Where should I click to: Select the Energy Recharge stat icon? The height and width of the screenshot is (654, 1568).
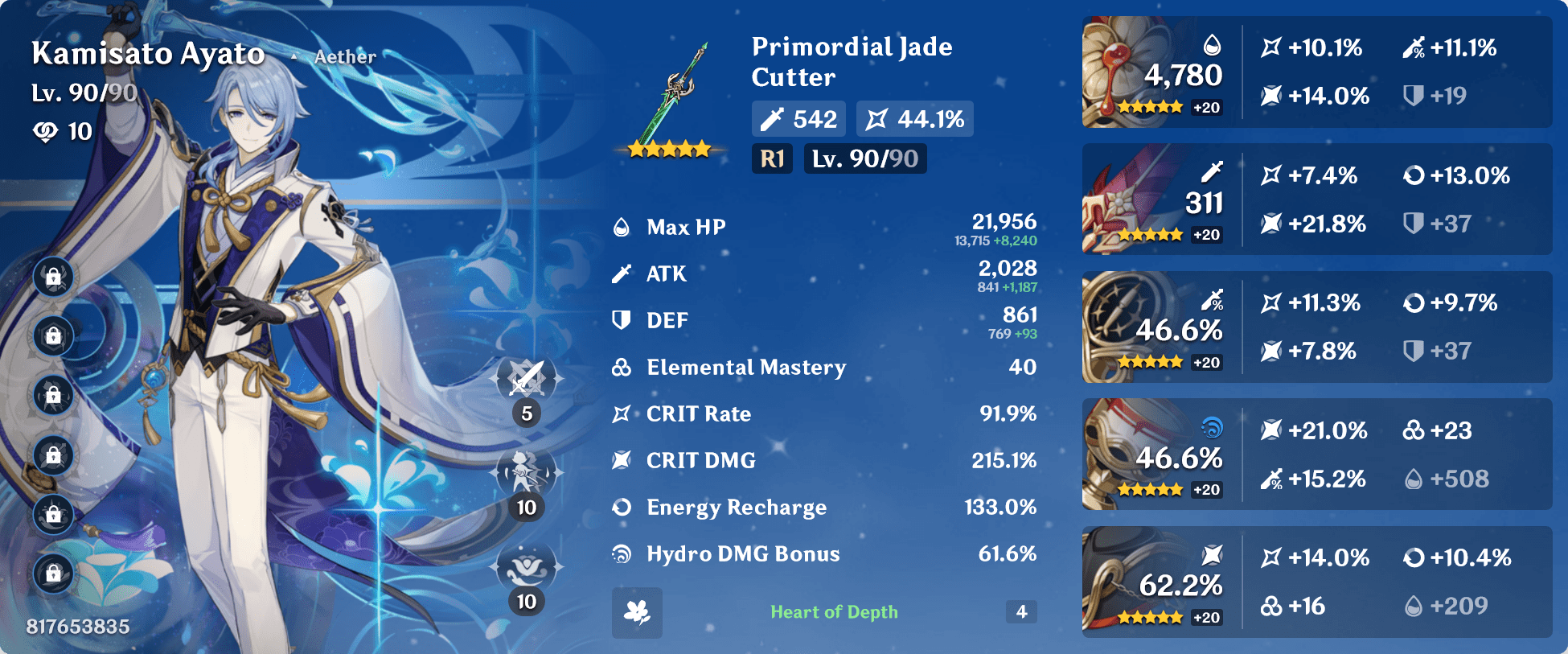621,507
